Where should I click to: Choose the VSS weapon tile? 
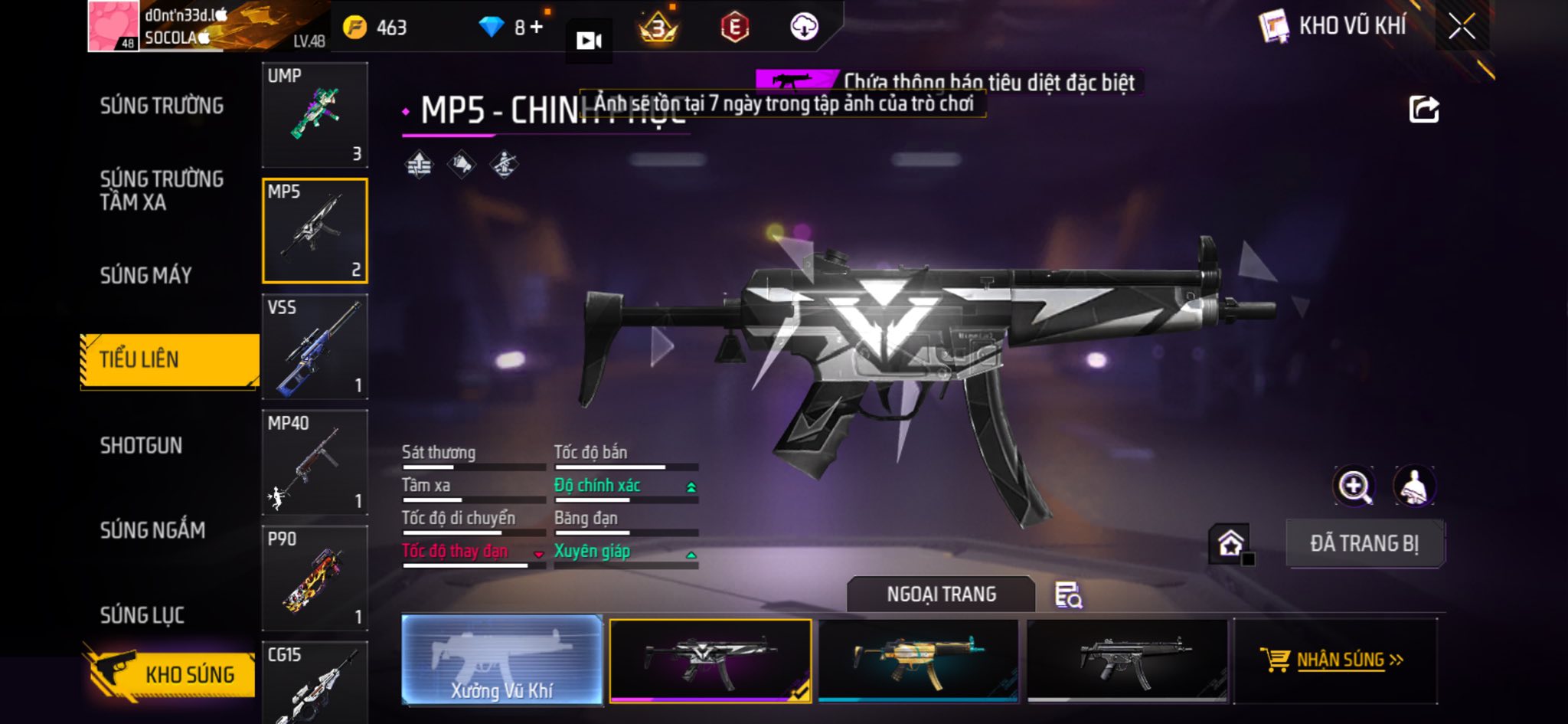(315, 346)
